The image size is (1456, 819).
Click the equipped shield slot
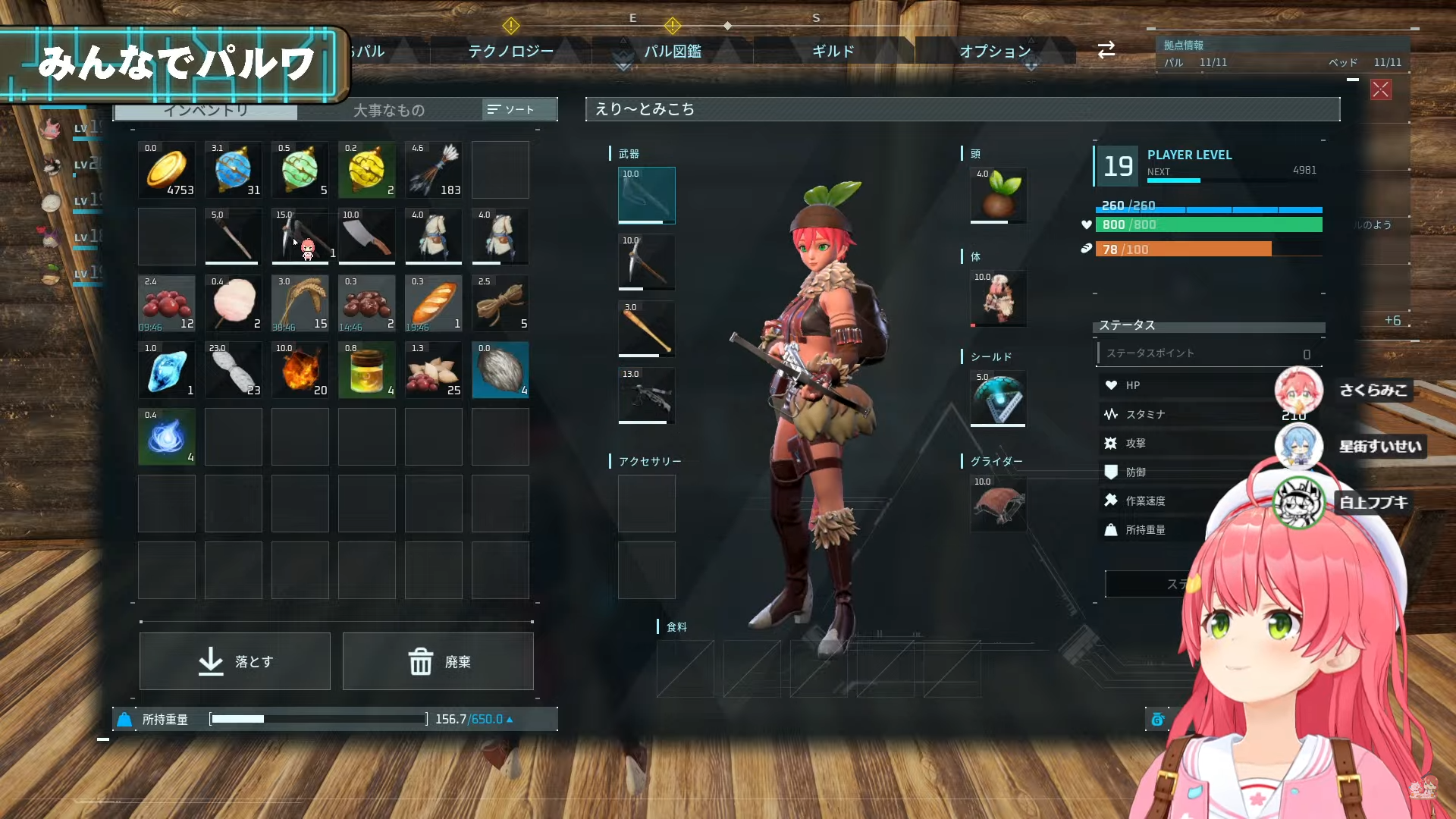998,399
